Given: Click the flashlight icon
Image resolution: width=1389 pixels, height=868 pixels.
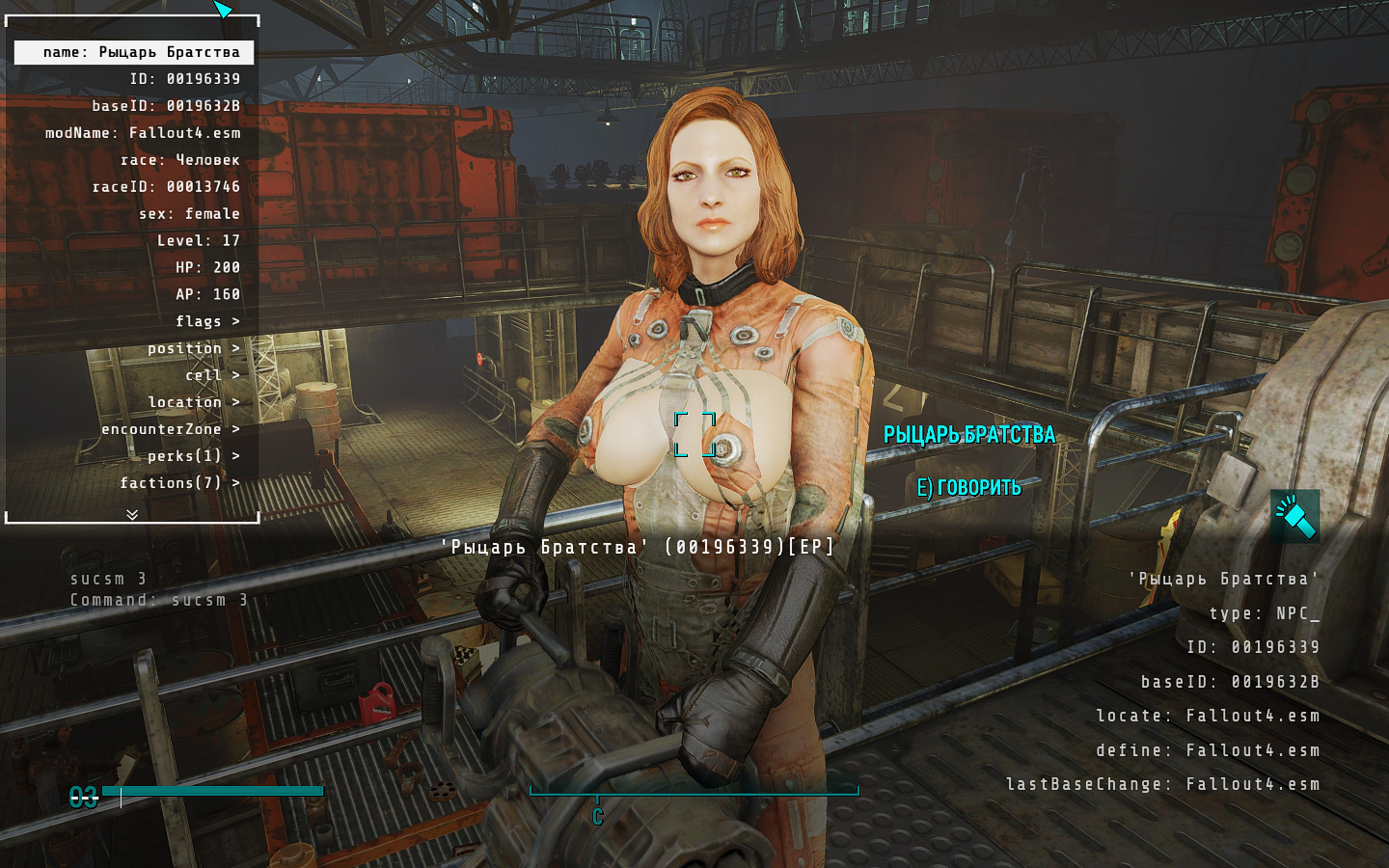Looking at the screenshot, I should pyautogui.click(x=1294, y=516).
